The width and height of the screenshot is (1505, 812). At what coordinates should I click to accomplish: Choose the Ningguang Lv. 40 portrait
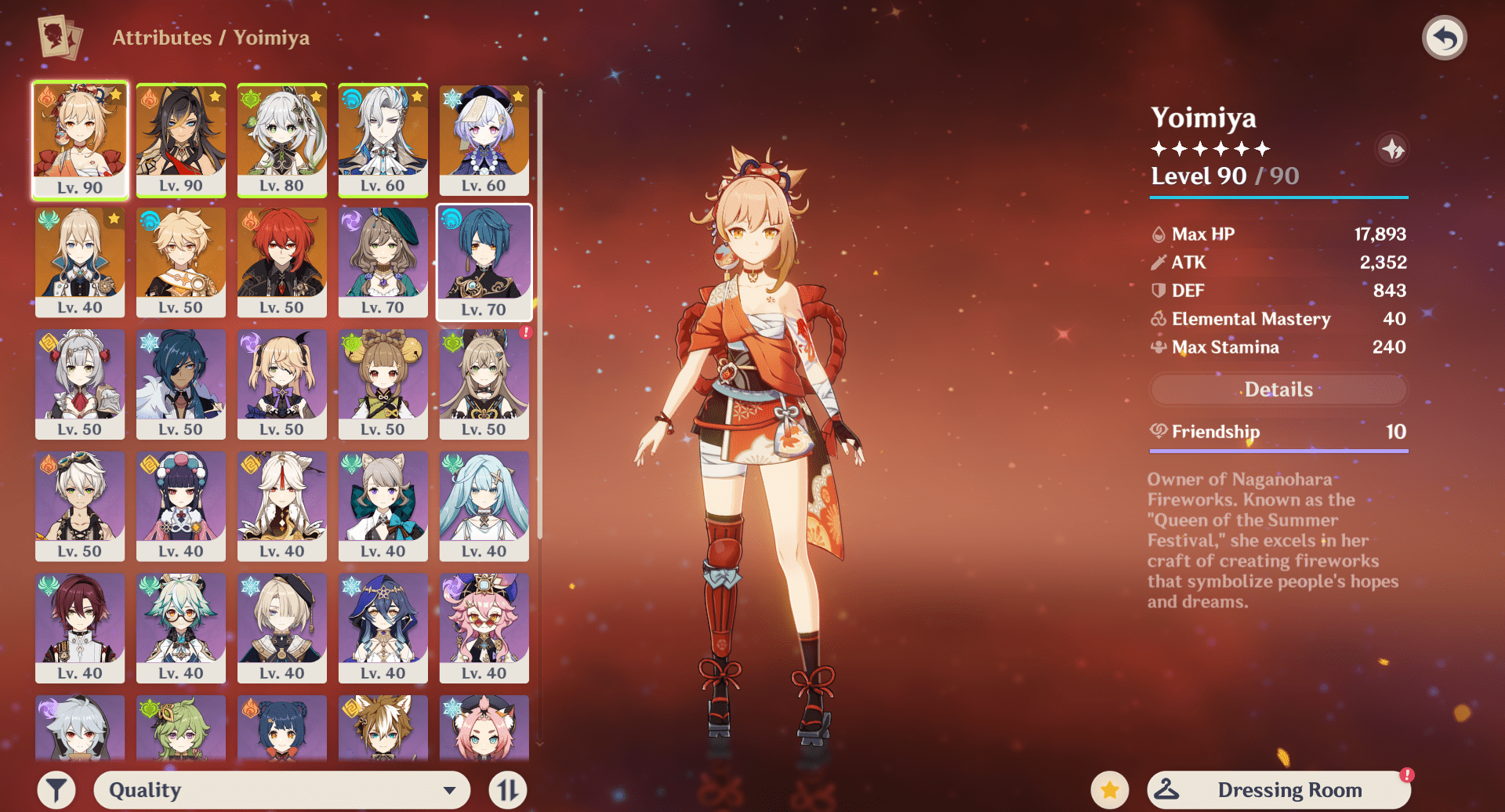(282, 506)
